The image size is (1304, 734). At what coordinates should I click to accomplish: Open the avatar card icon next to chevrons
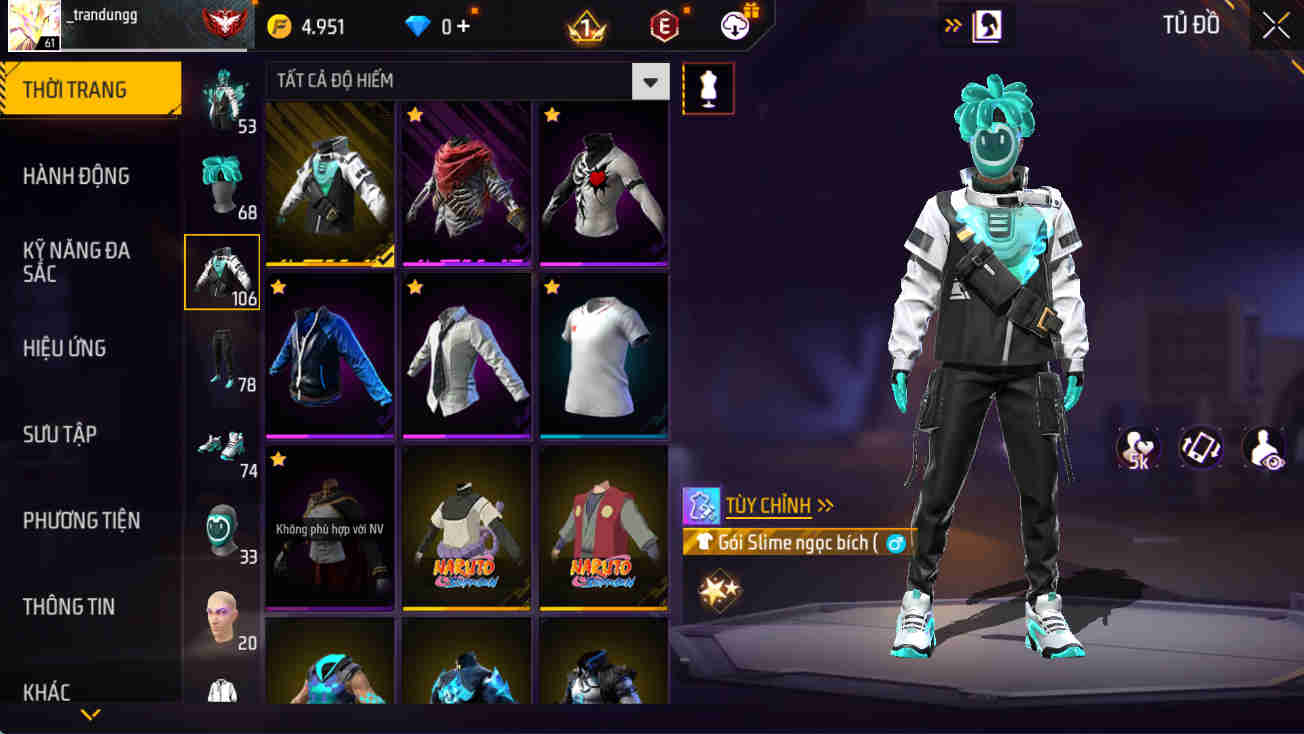(986, 26)
